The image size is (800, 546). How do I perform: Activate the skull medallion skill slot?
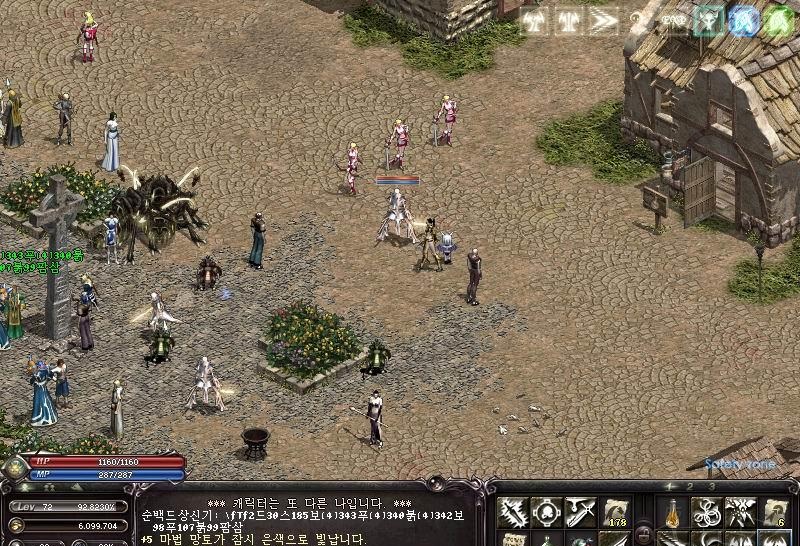click(x=545, y=511)
